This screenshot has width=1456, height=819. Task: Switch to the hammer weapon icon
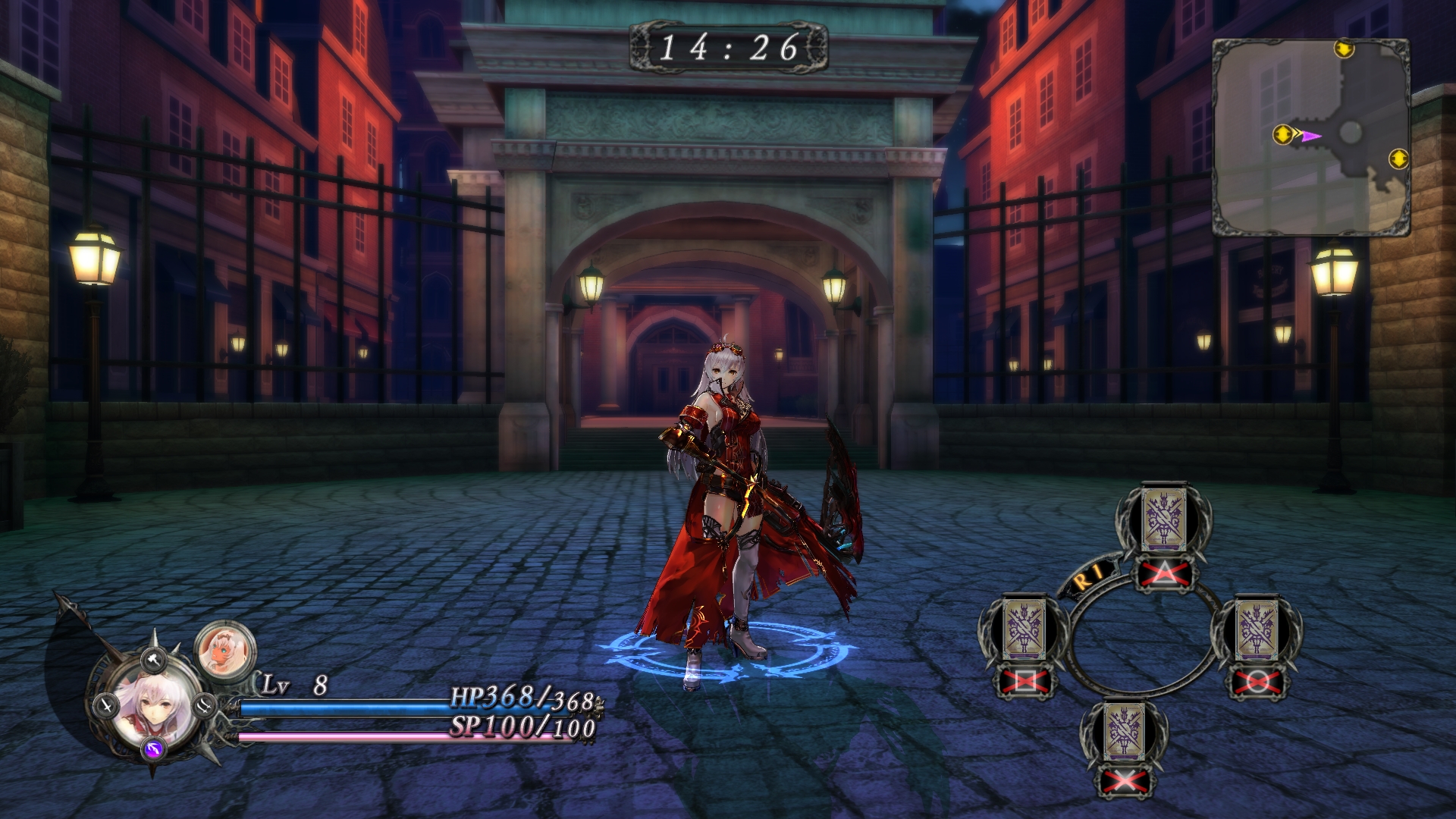[x=155, y=659]
